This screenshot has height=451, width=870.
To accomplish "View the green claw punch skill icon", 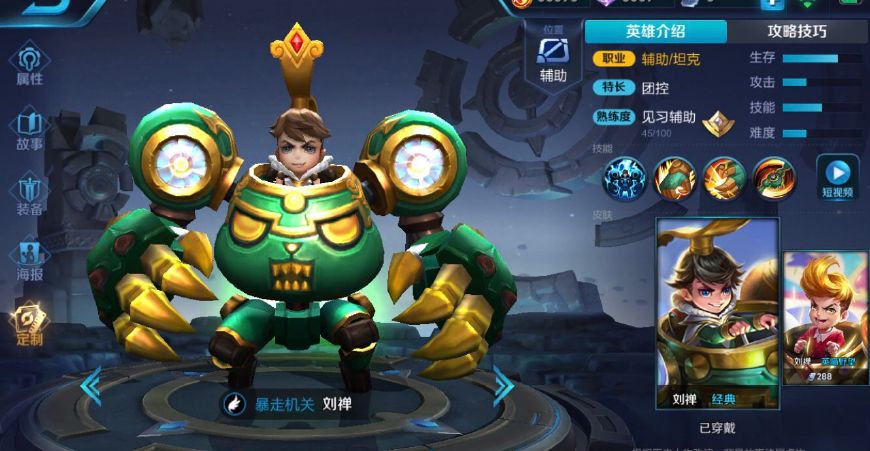I will (x=675, y=178).
